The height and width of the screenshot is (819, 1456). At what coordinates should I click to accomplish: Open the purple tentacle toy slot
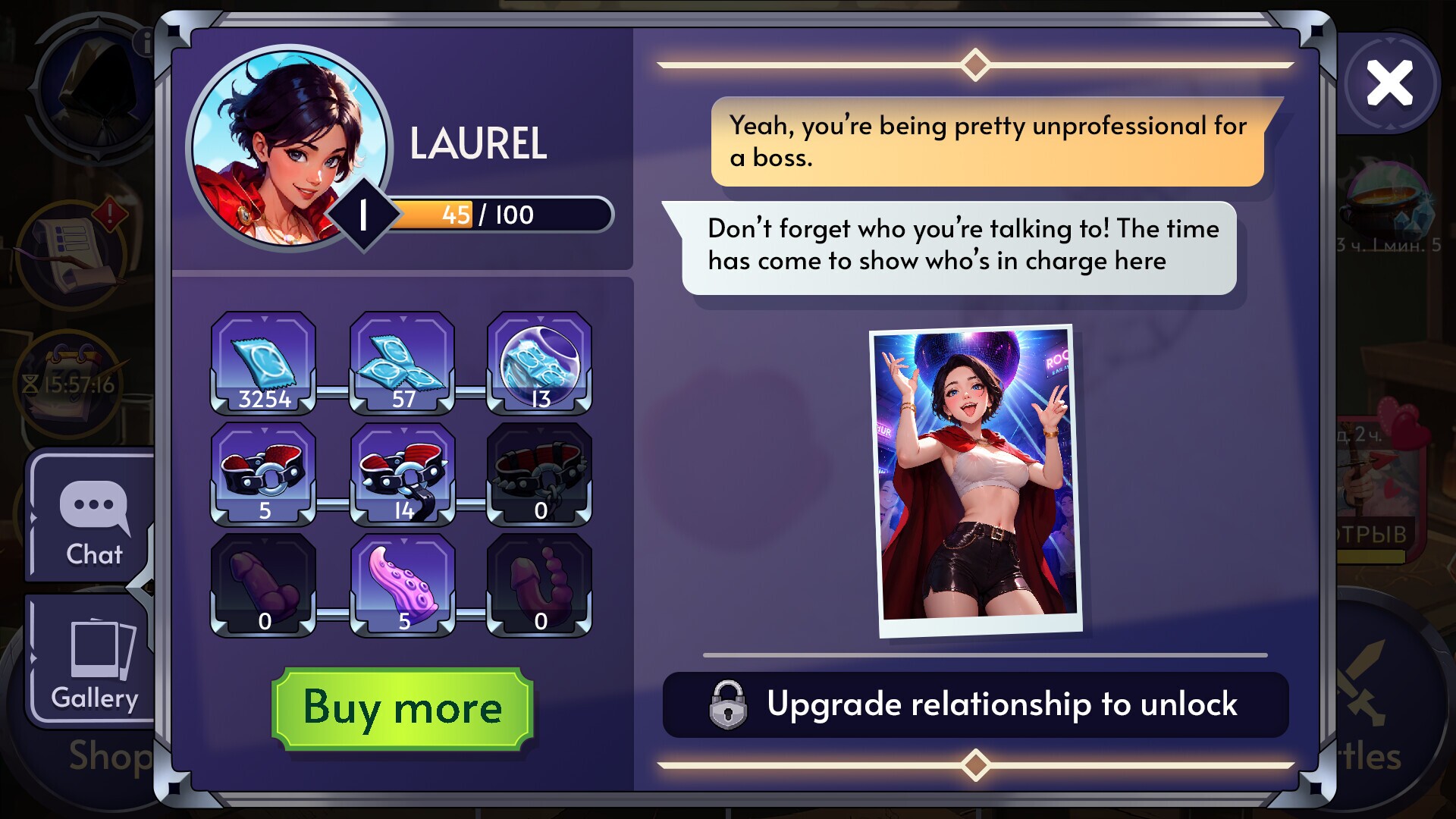[x=402, y=581]
